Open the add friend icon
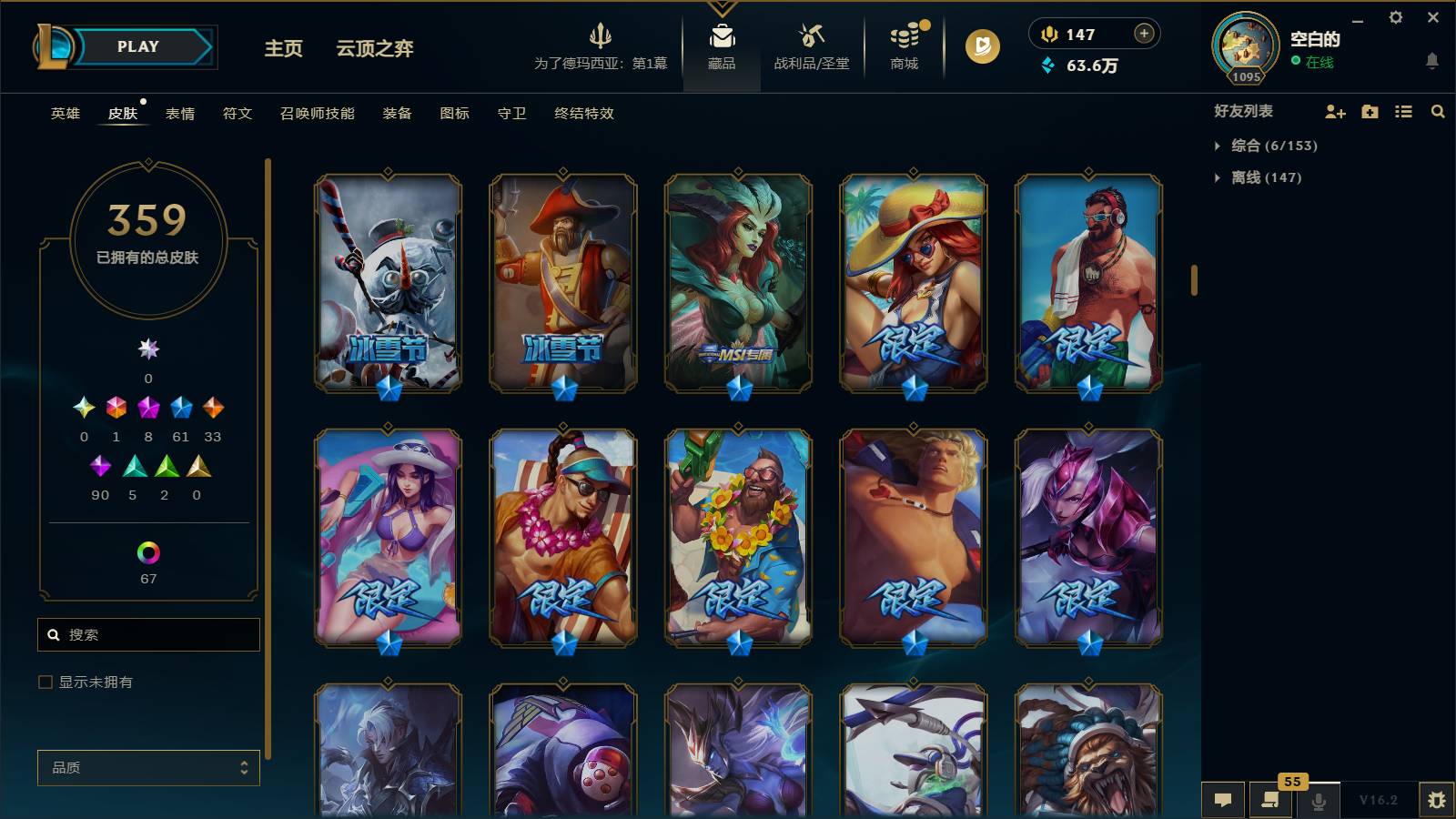Image resolution: width=1456 pixels, height=819 pixels. pyautogui.click(x=1336, y=112)
